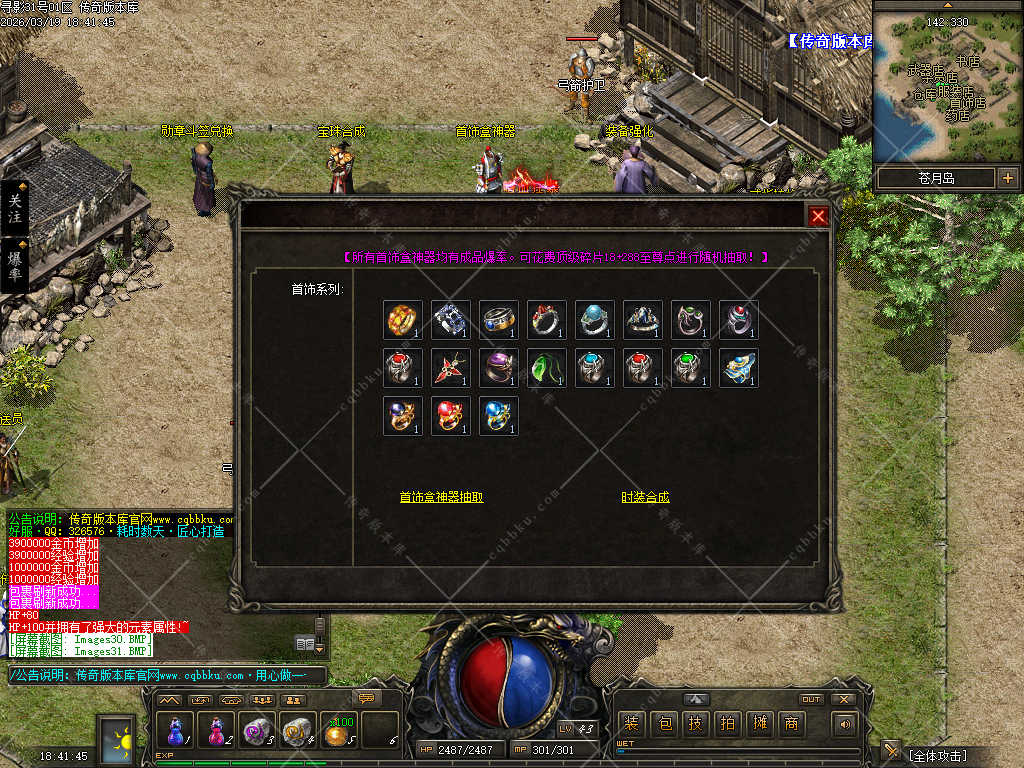Screen dimensions: 1024x768
Task: Open the 时装合成 link
Action: point(645,497)
